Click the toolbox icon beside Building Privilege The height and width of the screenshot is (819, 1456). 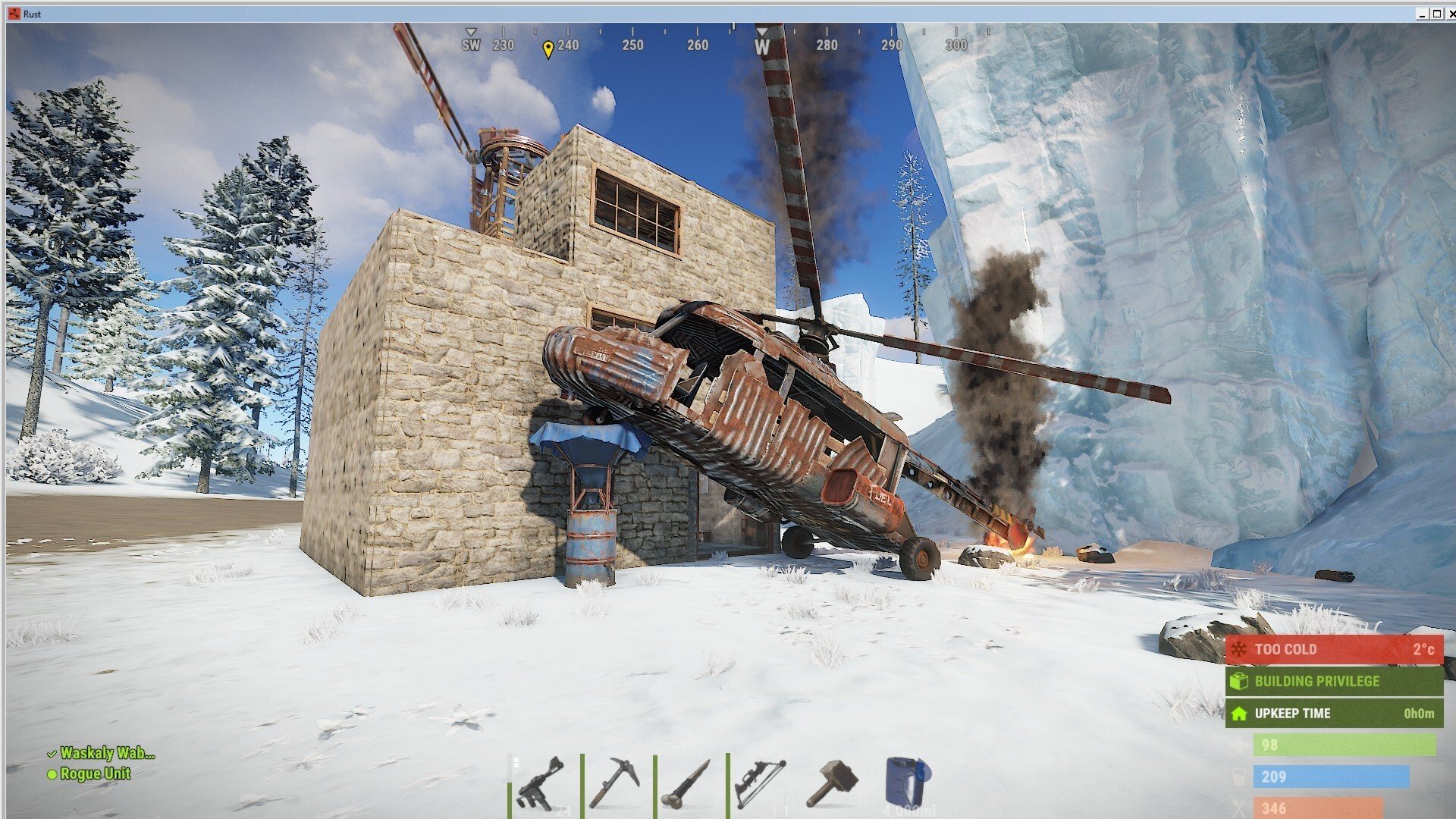(1239, 681)
